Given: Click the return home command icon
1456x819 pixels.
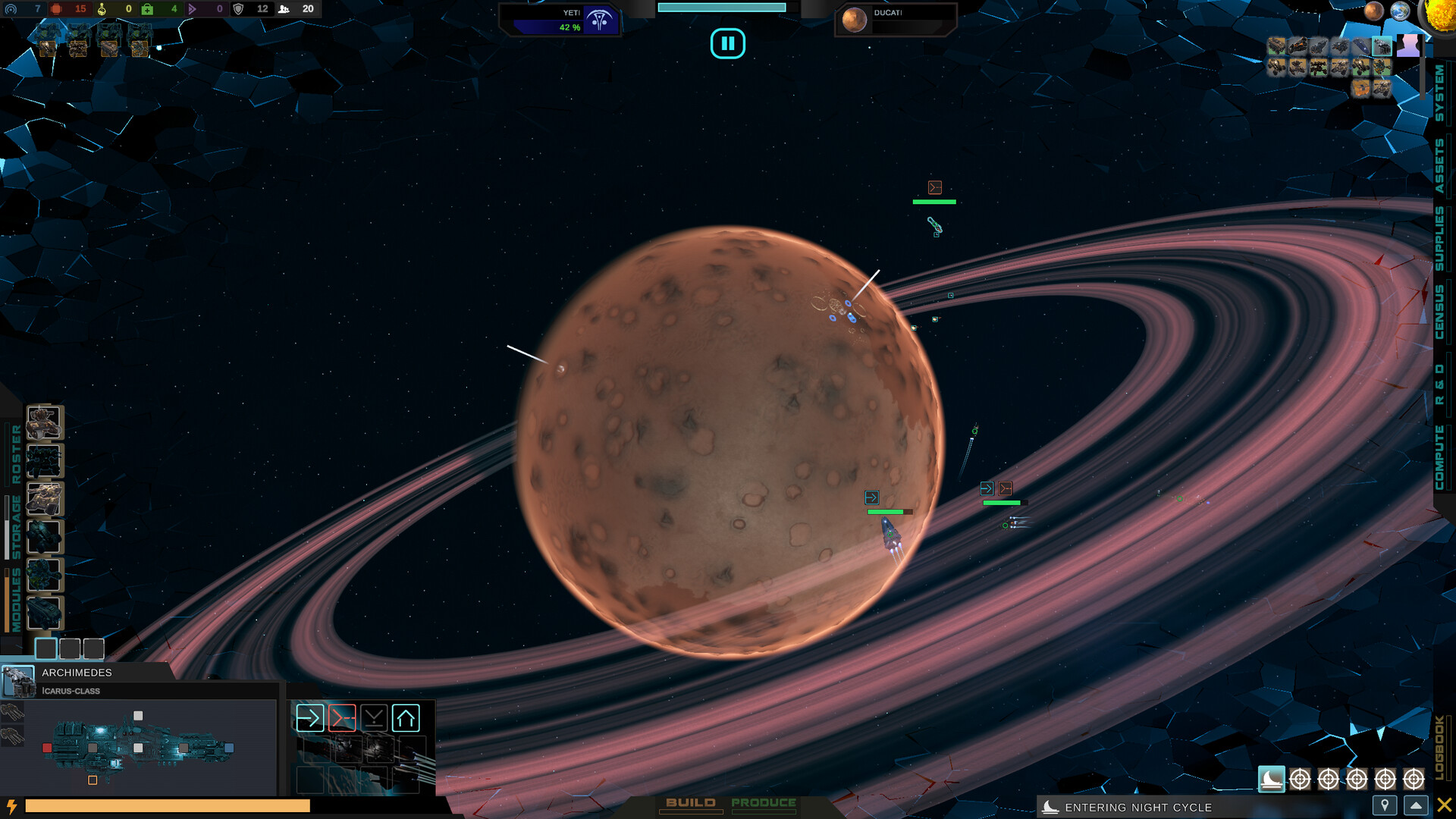Looking at the screenshot, I should [407, 718].
